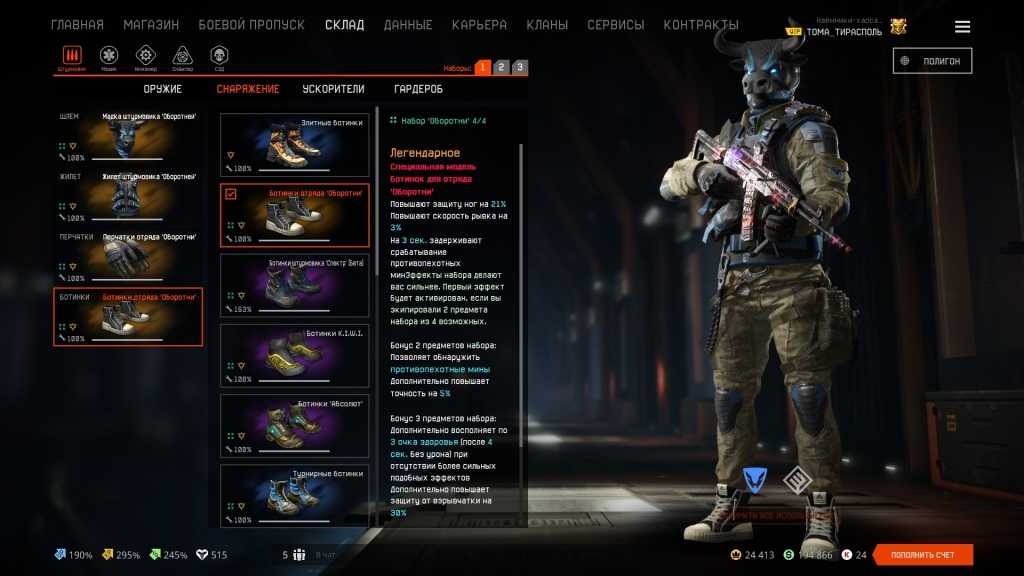Pick the Ботинки K.I.W.I. item
1024x576 pixels.
[x=294, y=355]
